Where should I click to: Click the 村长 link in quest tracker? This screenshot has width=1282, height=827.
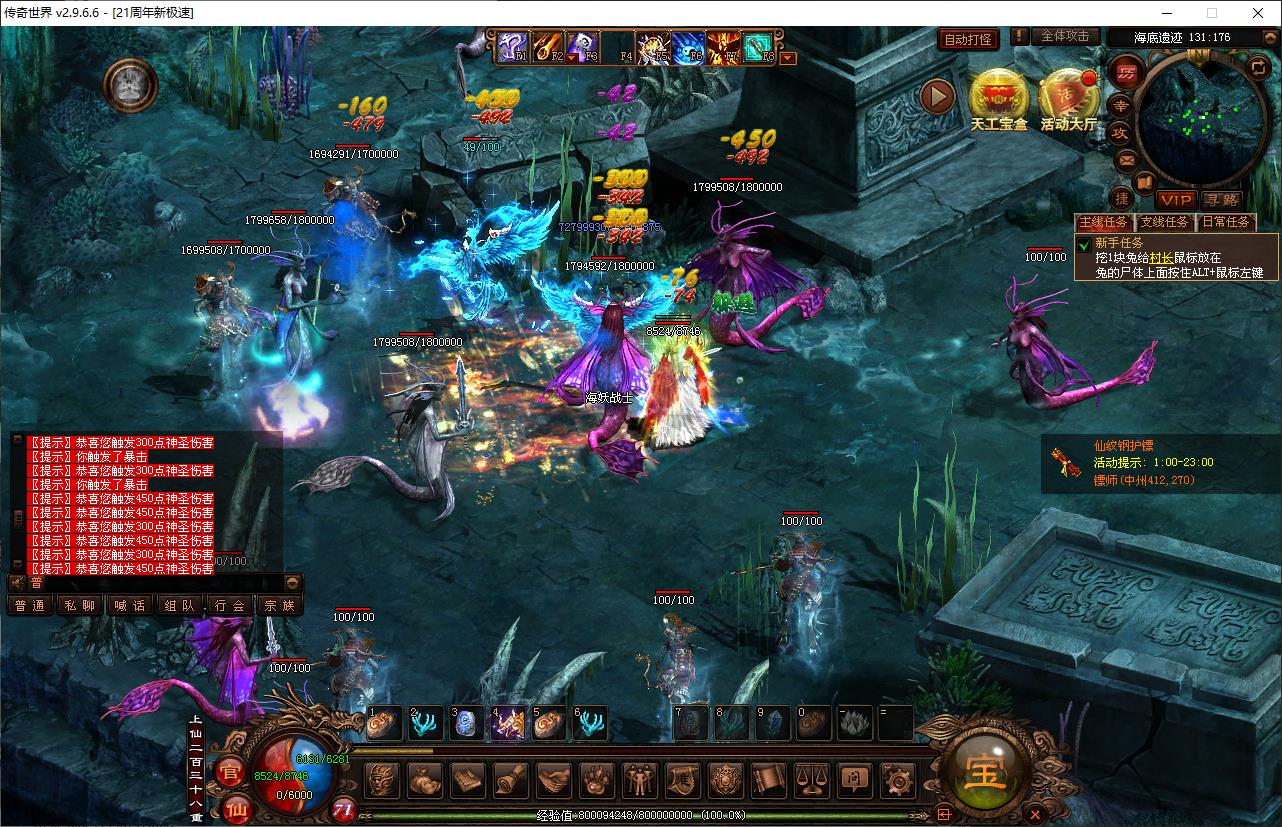point(1160,257)
